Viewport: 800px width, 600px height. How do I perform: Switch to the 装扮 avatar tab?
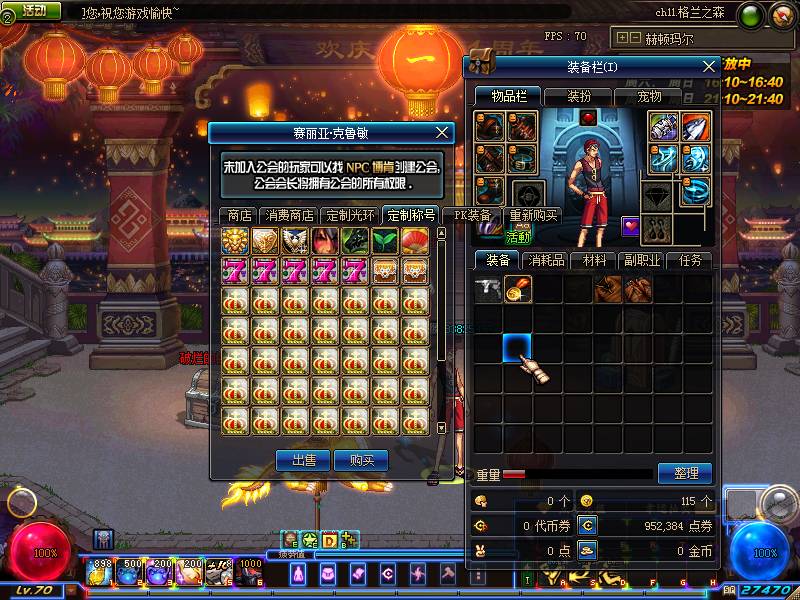point(578,97)
